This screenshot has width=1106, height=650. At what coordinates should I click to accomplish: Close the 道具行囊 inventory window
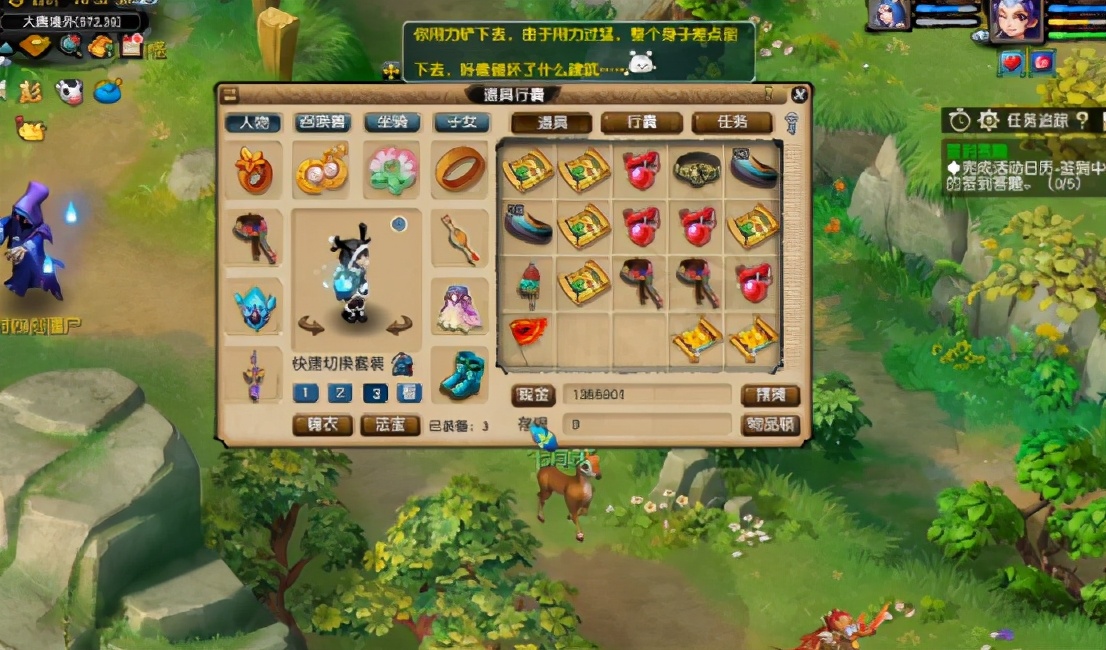click(x=799, y=95)
